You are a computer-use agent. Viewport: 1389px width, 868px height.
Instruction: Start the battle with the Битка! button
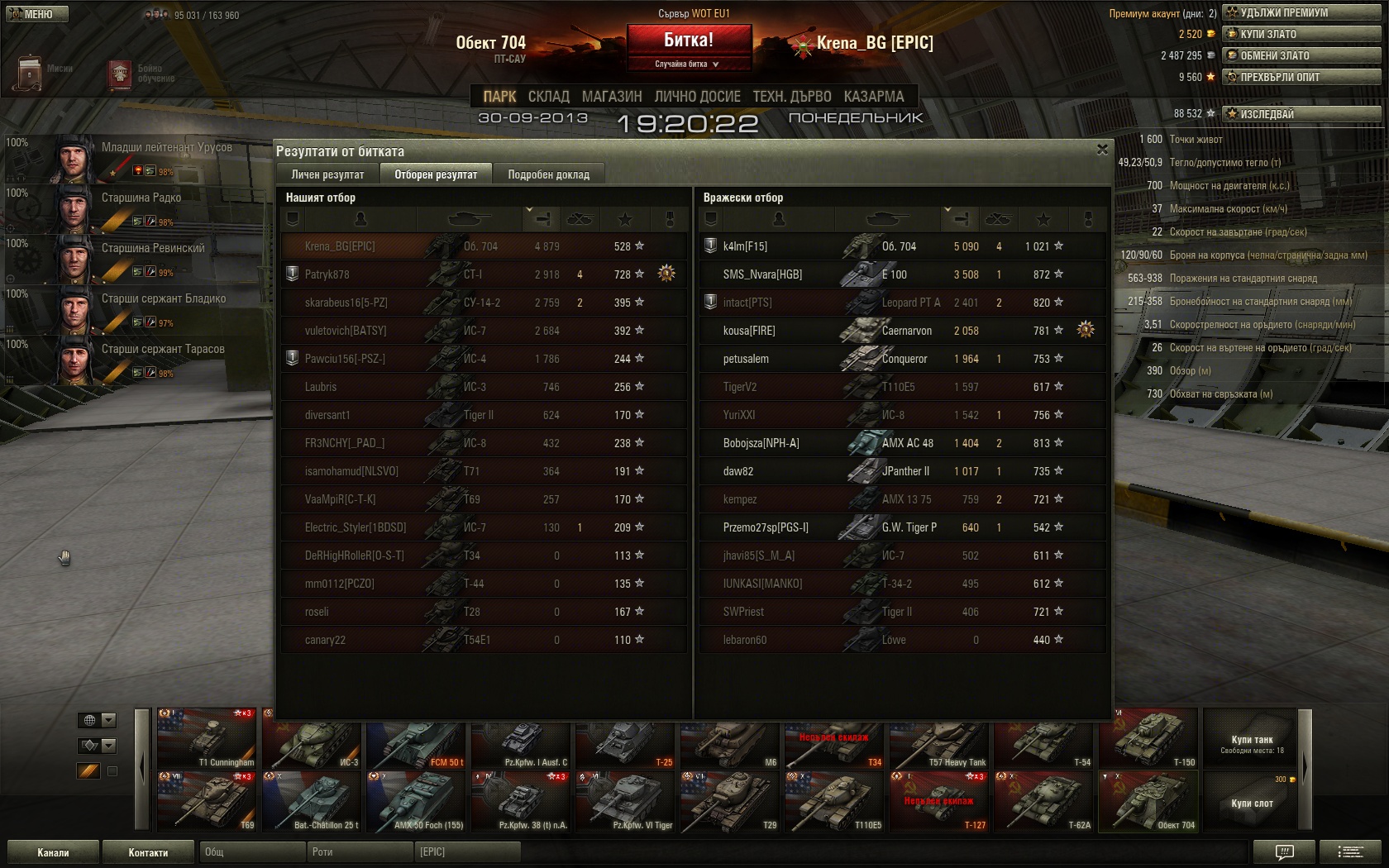point(689,40)
